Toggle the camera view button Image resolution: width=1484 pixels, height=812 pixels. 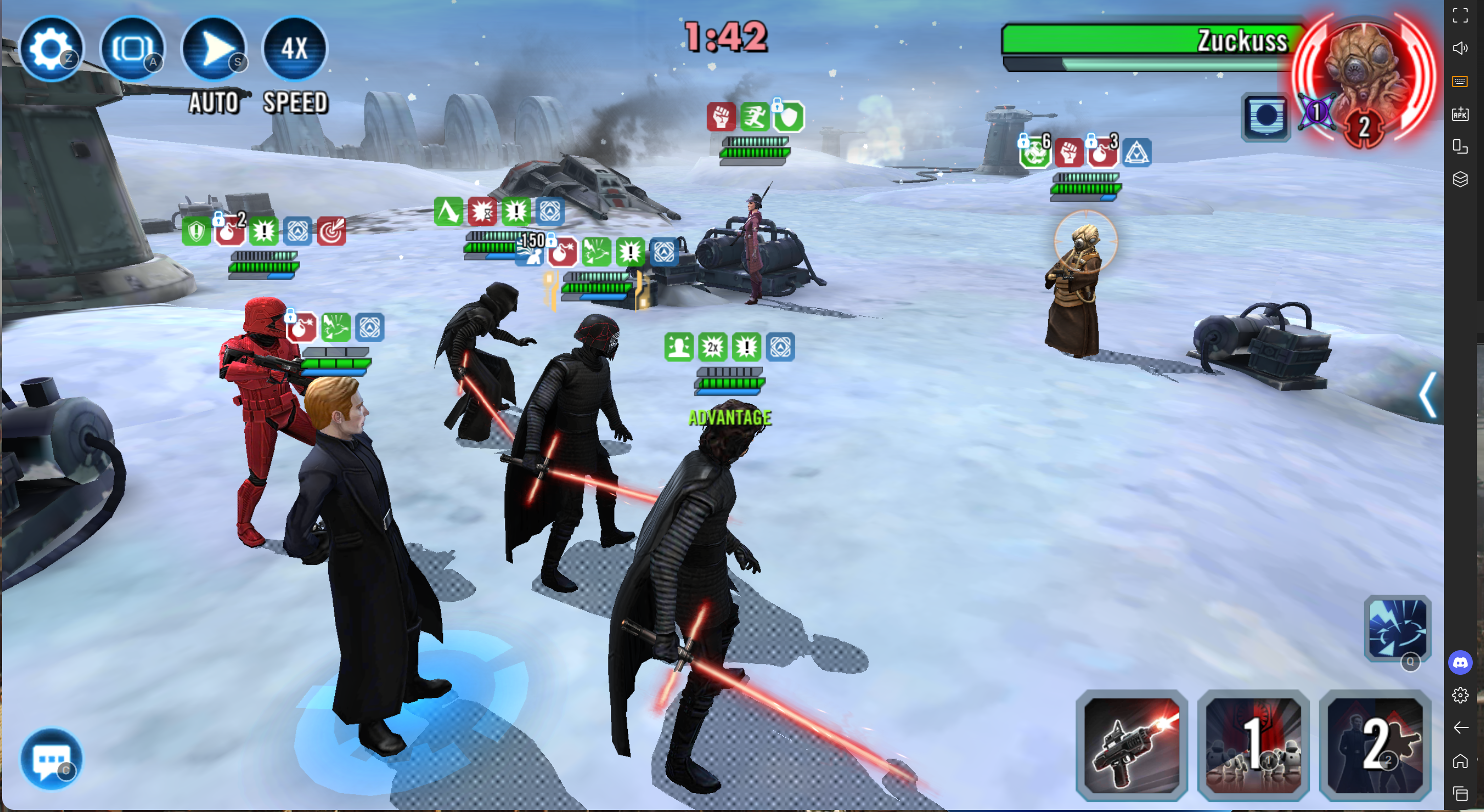[x=132, y=48]
